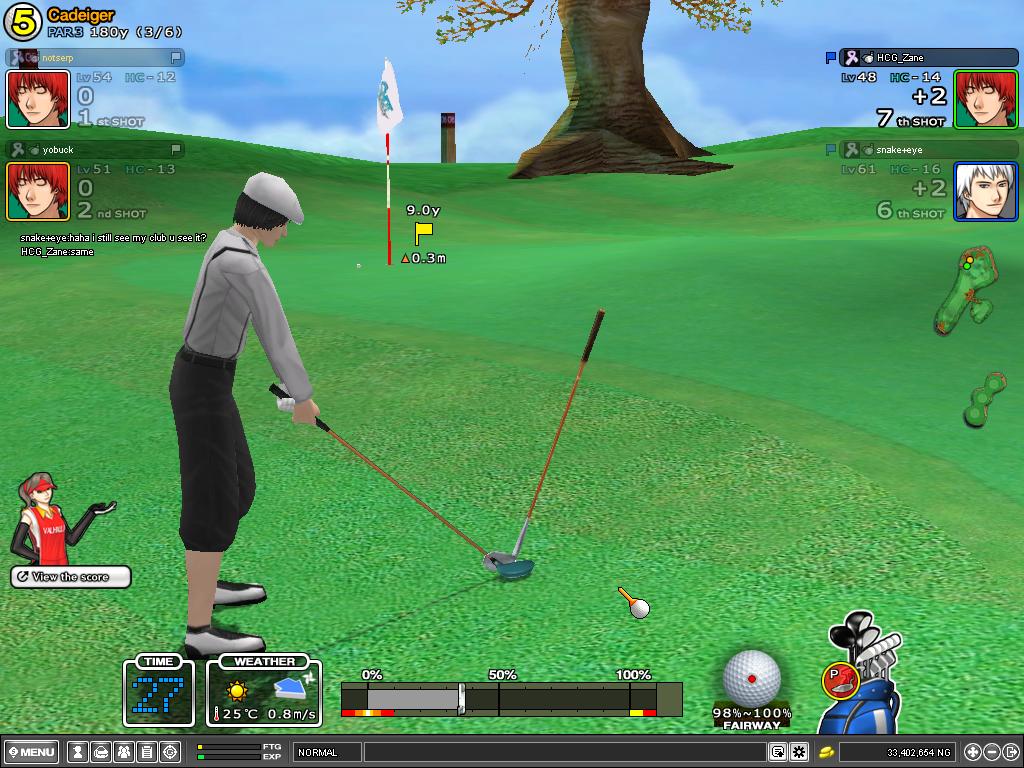Open the MENU button
The image size is (1024, 768).
pos(32,752)
